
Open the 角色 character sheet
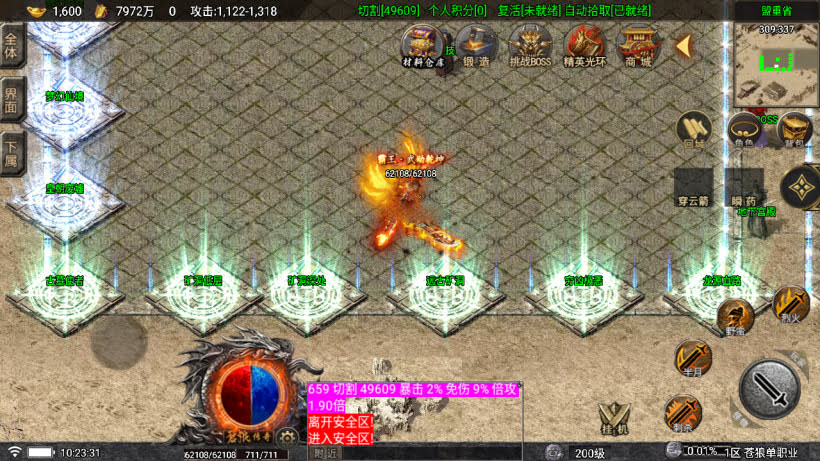(x=742, y=130)
